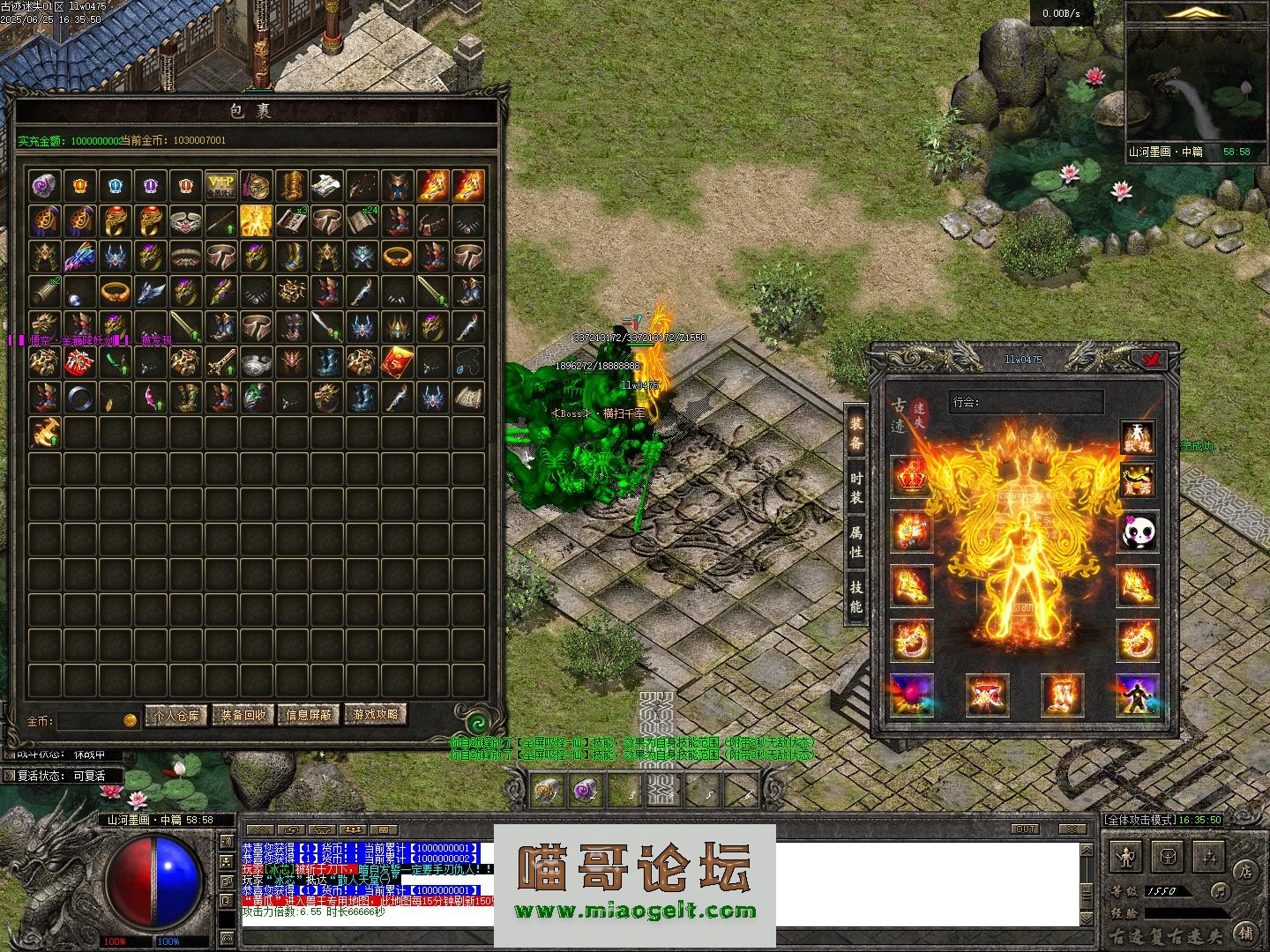
Task: Select the 装备 equipment tab
Action: click(855, 433)
